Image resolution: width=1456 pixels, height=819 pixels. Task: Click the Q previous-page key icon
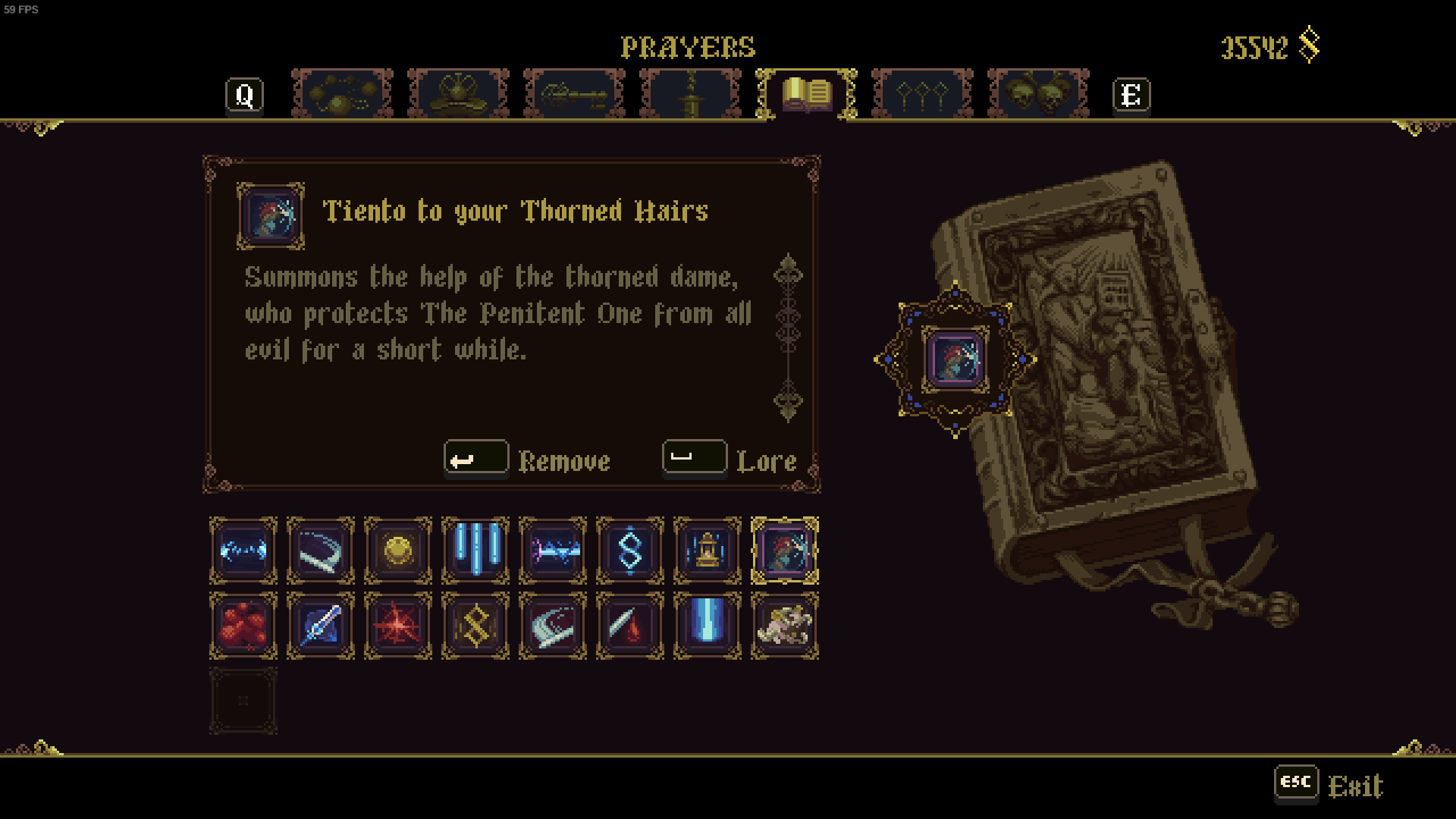coord(244,94)
